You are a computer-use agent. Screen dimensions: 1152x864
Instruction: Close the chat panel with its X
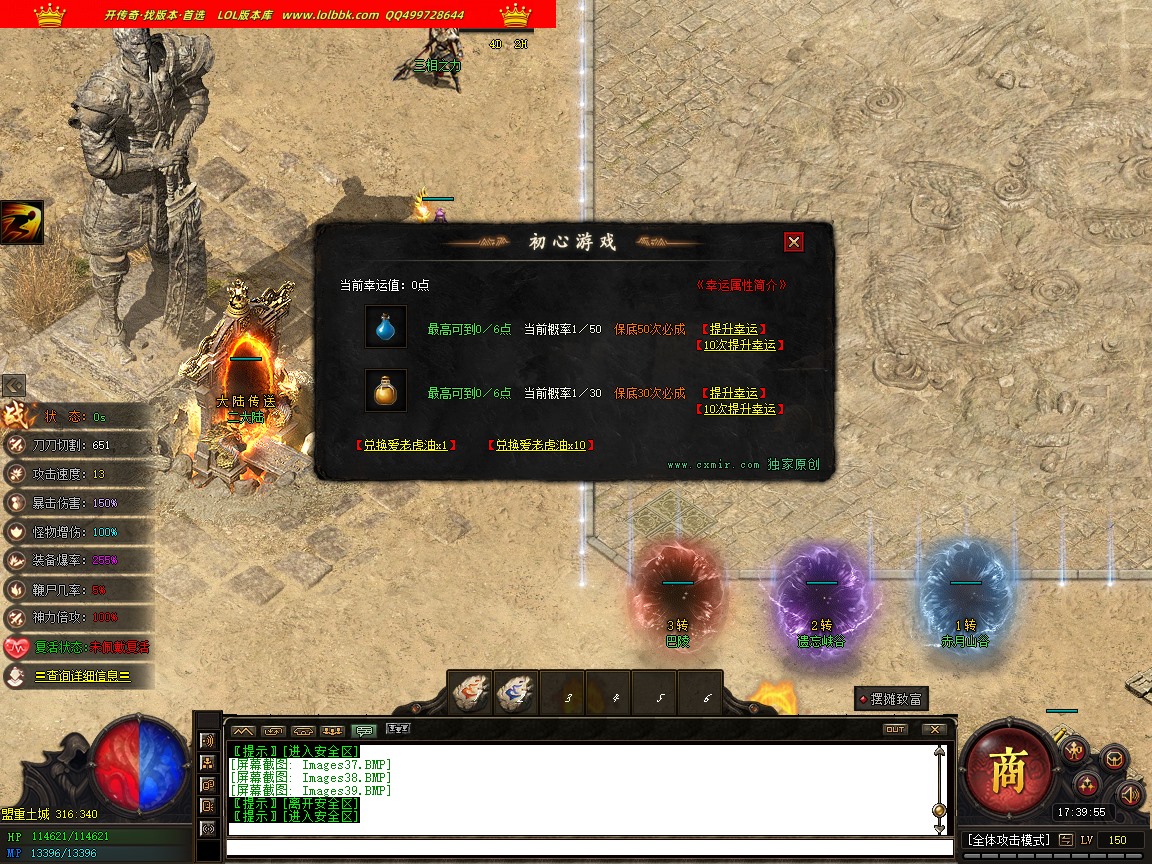[x=933, y=729]
